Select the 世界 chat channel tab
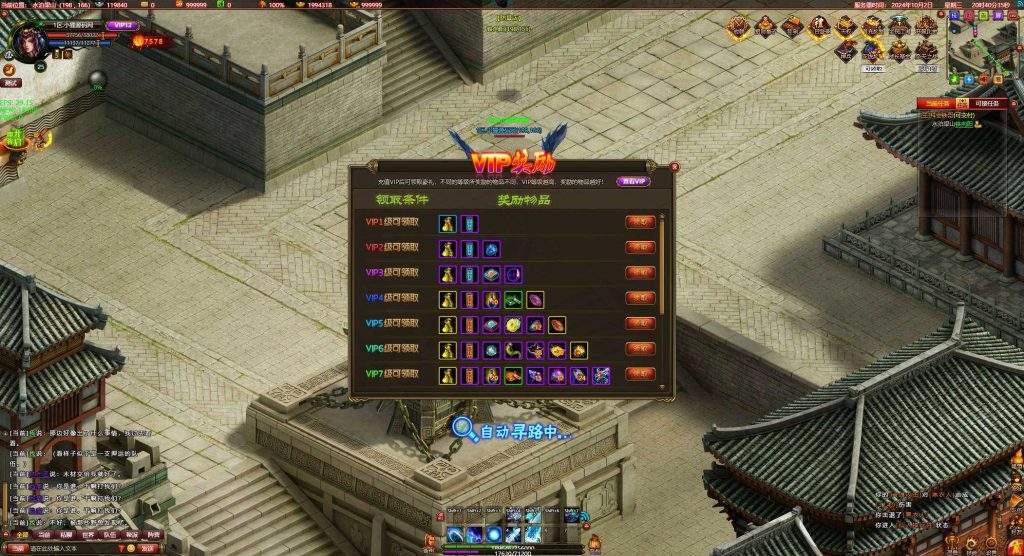Image resolution: width=1024 pixels, height=556 pixels. [x=87, y=535]
